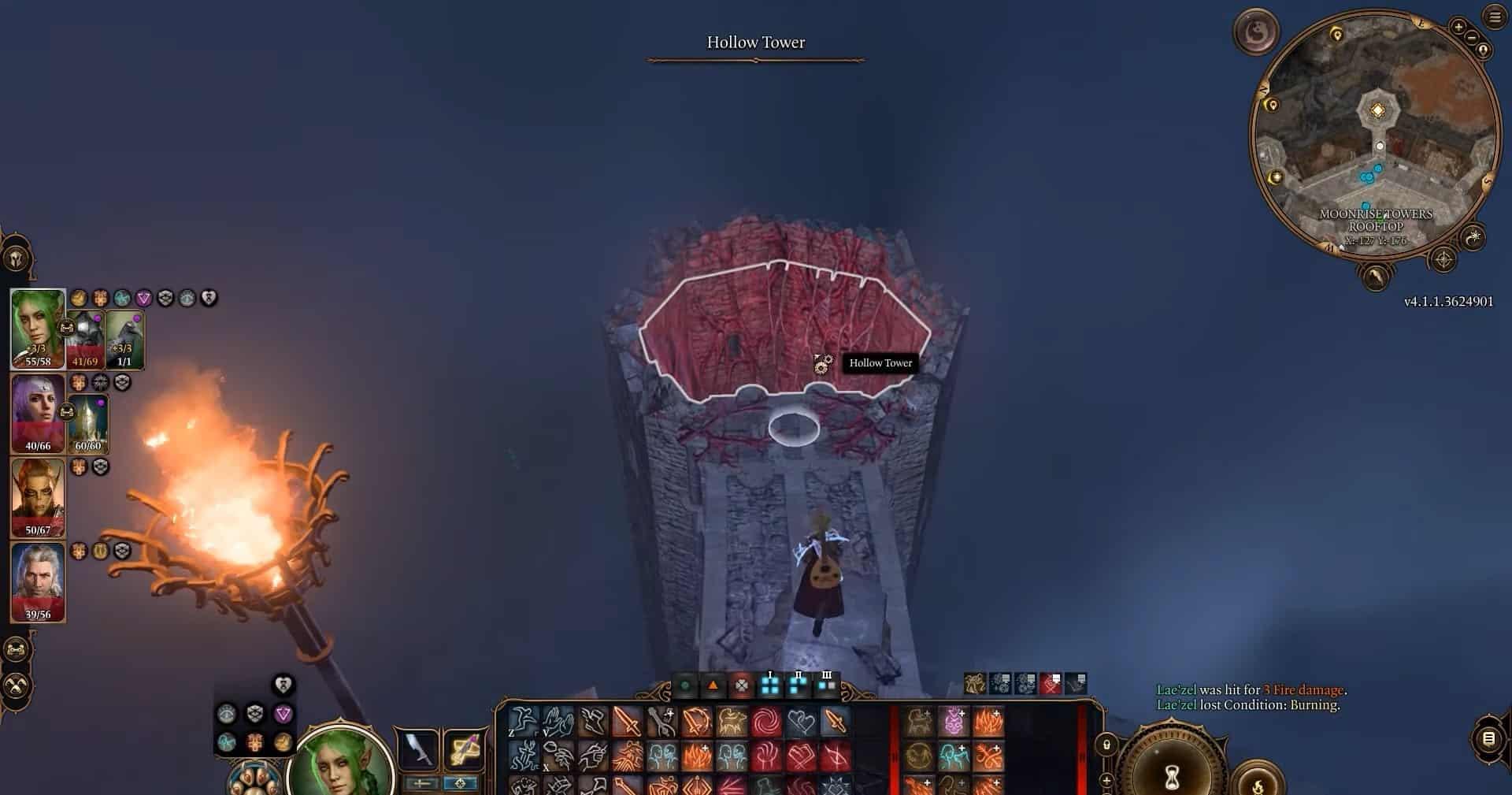Select the green-haired elf party portrait
Viewport: 1512px width, 795px height.
[x=37, y=327]
